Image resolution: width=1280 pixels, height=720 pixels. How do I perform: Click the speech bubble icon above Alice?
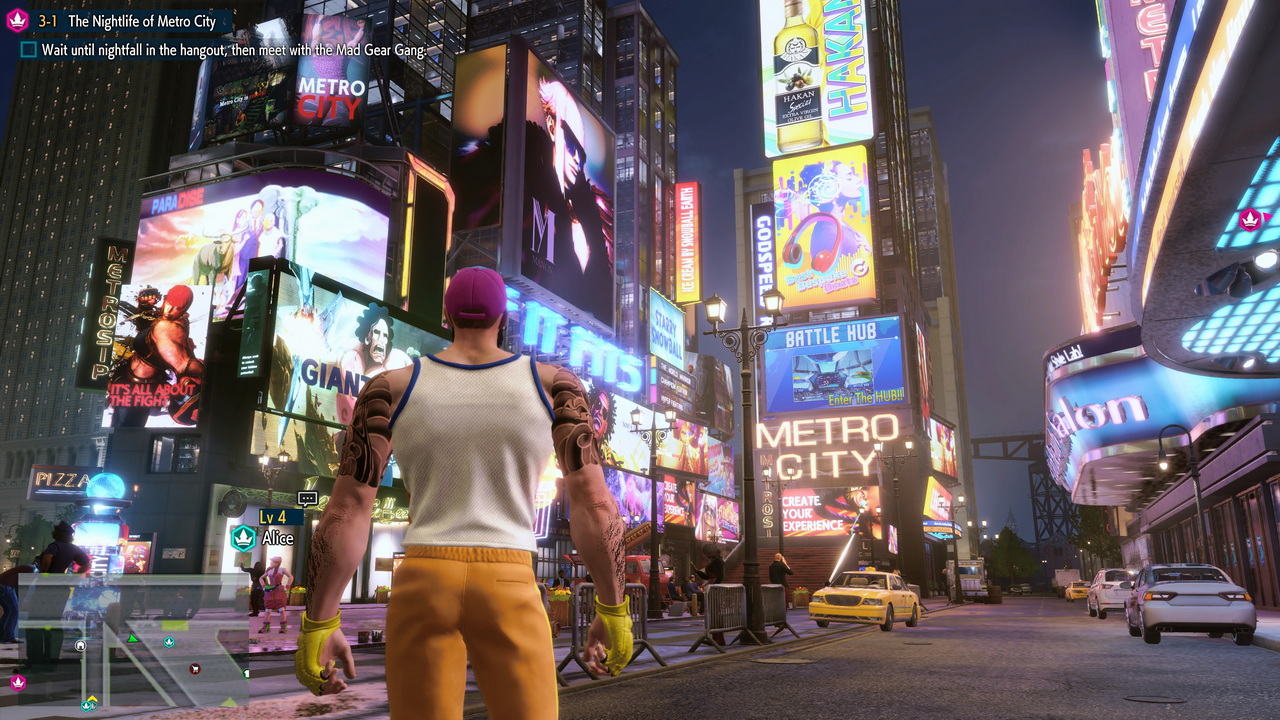coord(307,498)
